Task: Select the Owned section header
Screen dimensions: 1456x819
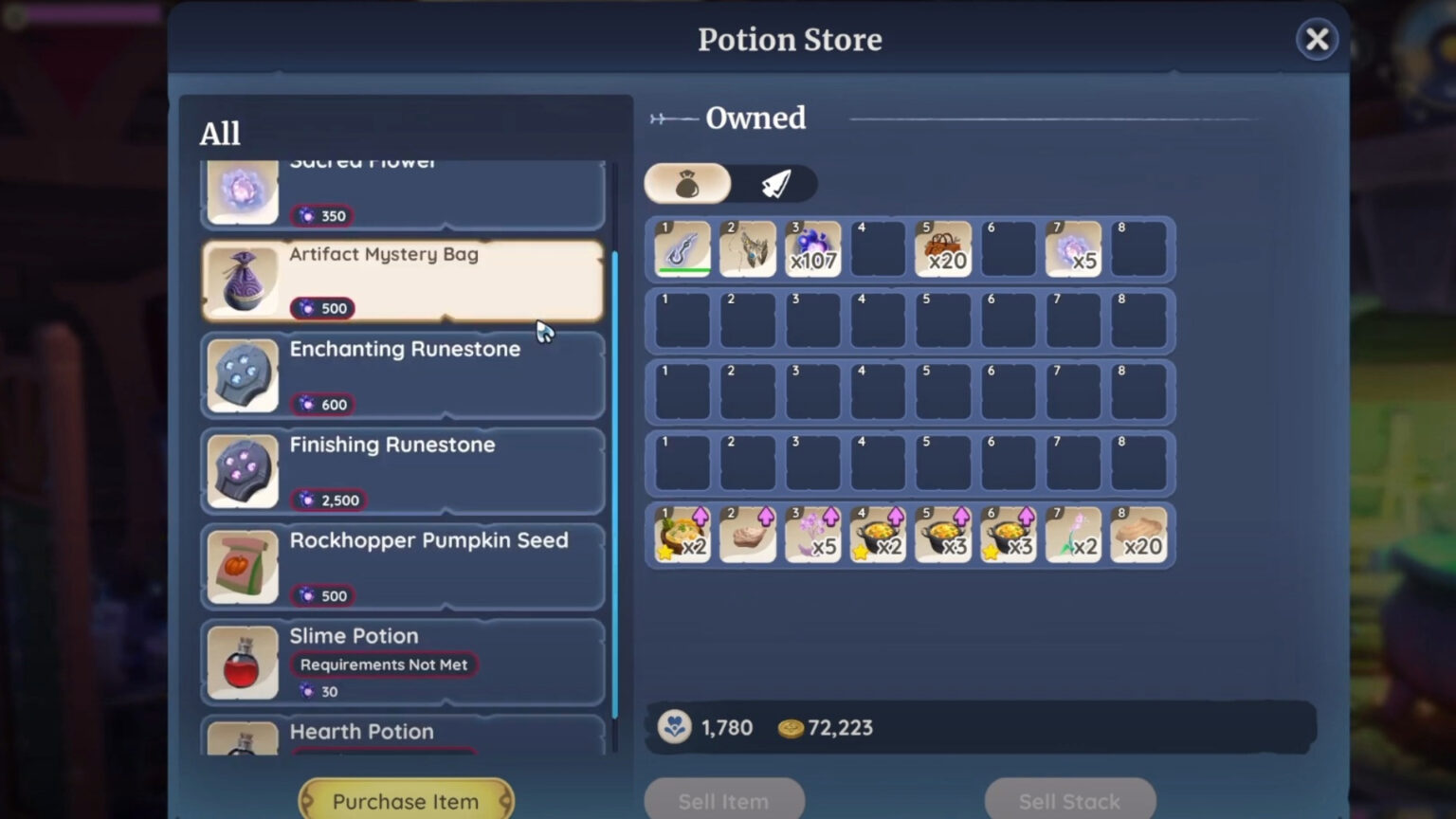Action: 755,118
